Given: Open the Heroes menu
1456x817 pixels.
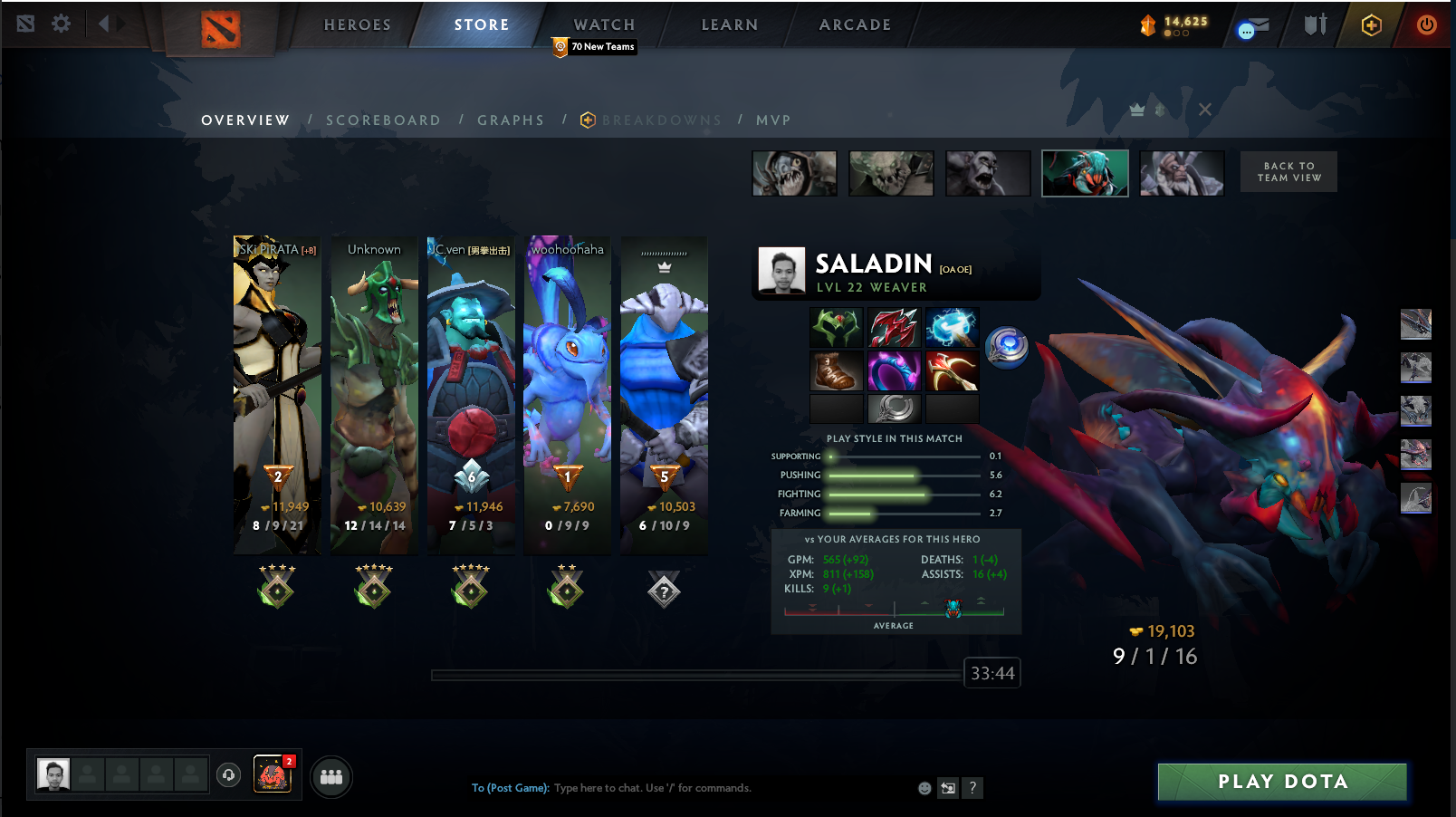Looking at the screenshot, I should click(x=358, y=24).
